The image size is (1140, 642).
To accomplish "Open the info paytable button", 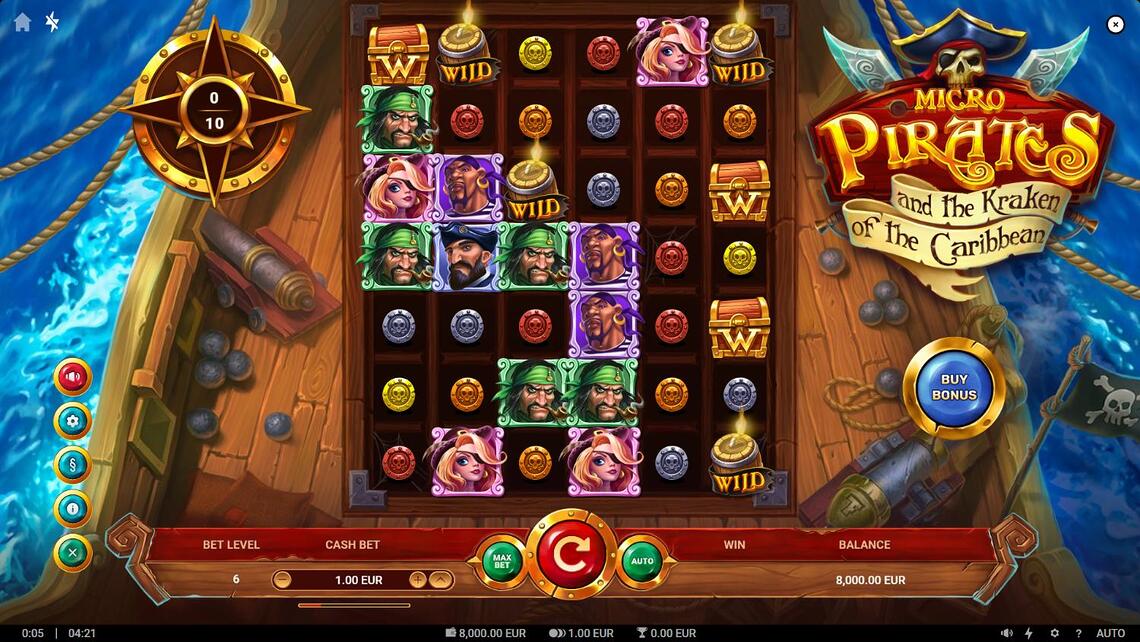I will point(73,509).
